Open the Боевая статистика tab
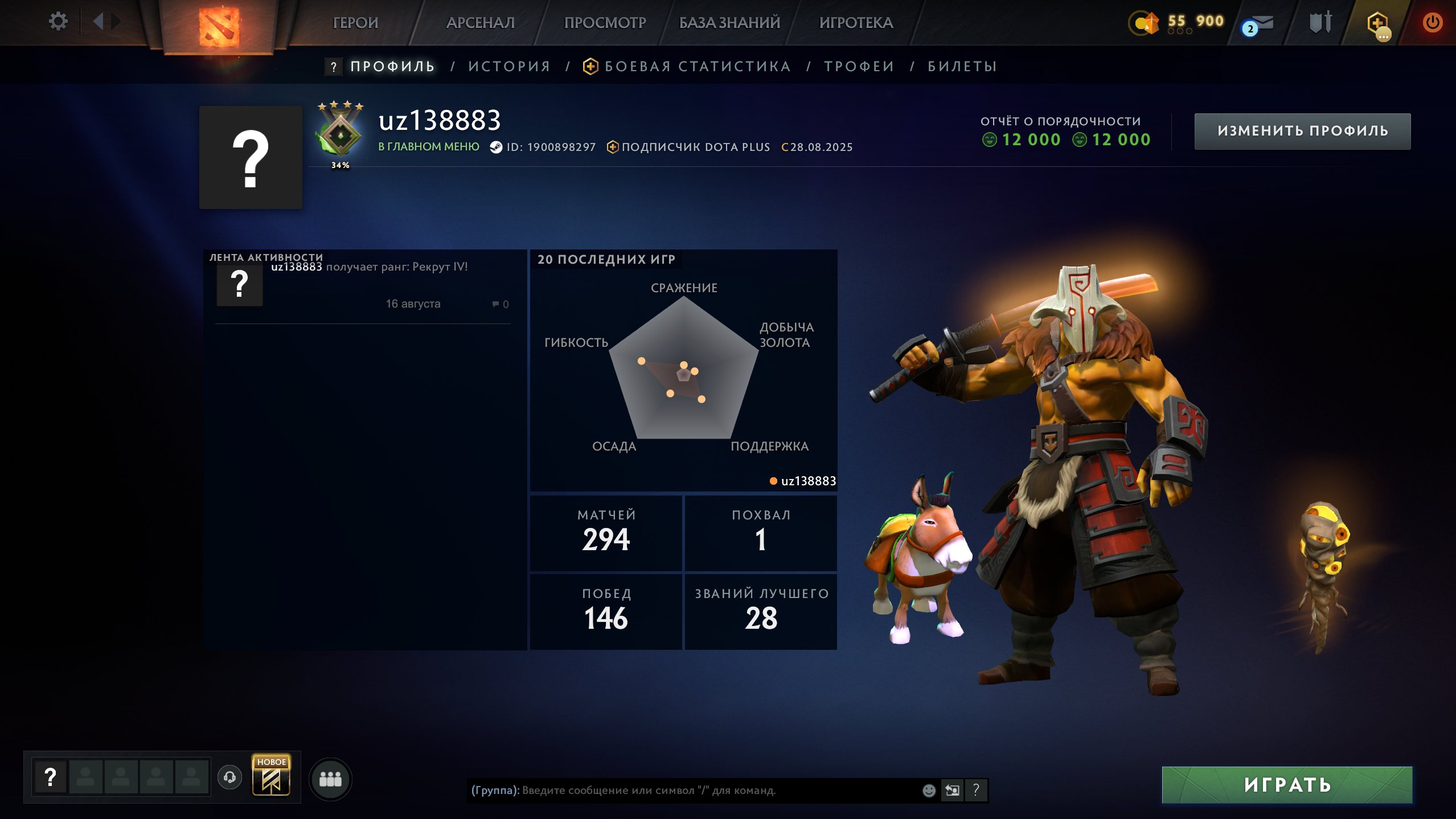Image resolution: width=1456 pixels, height=819 pixels. (x=697, y=67)
